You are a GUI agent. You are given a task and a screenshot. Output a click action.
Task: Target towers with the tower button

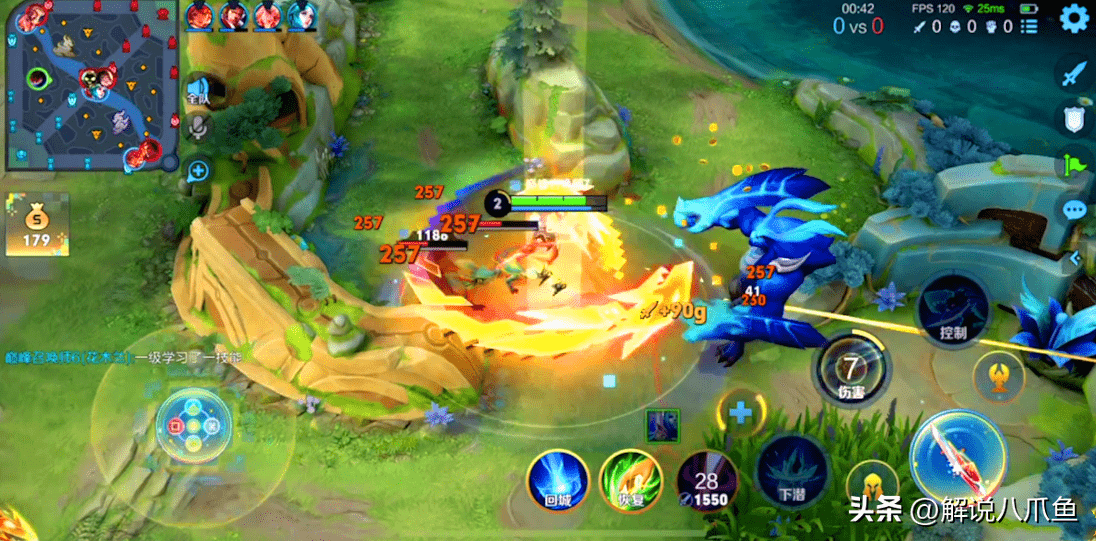point(998,374)
